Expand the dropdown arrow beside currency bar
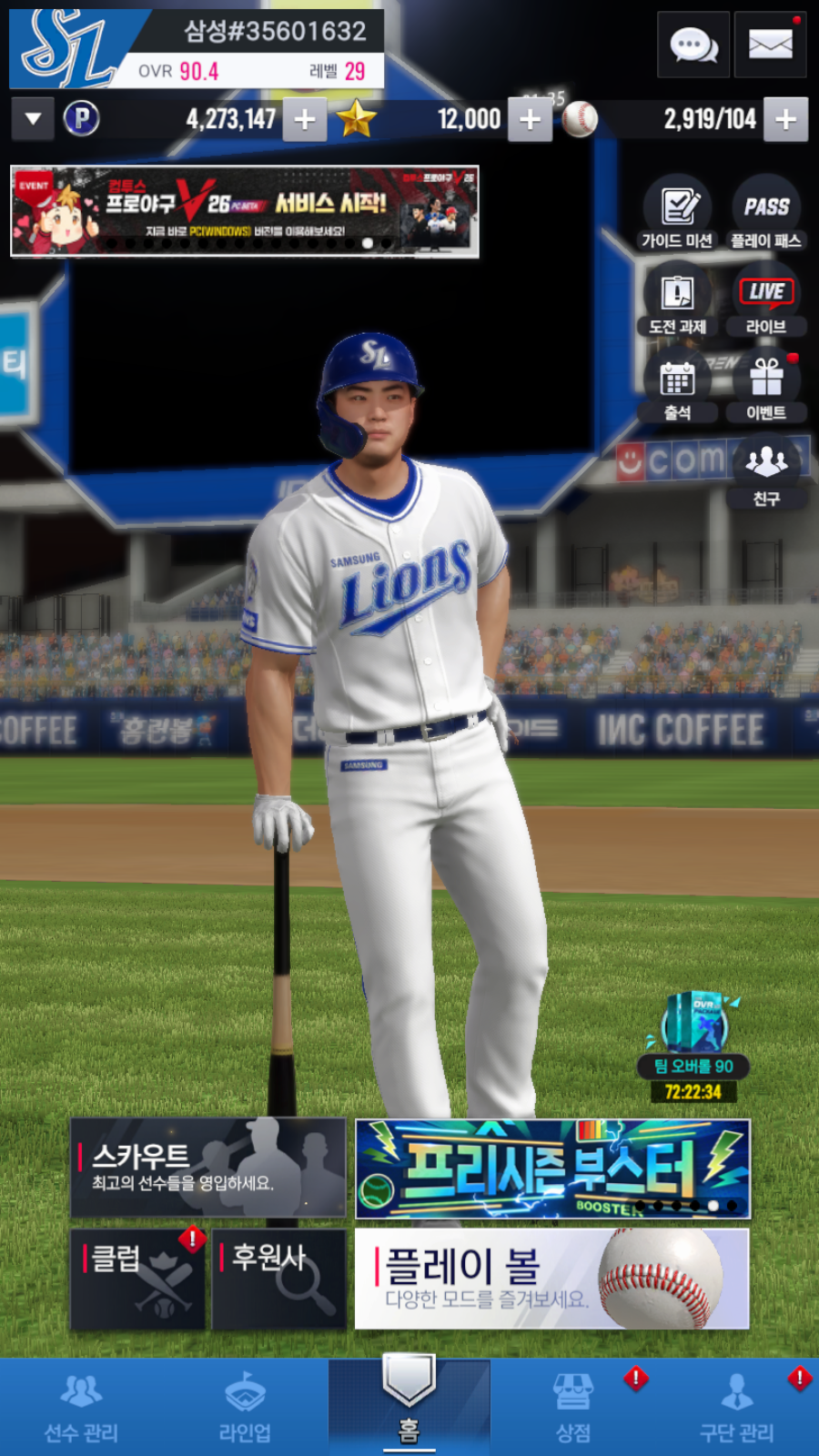This screenshot has height=1456, width=819. pos(34,119)
